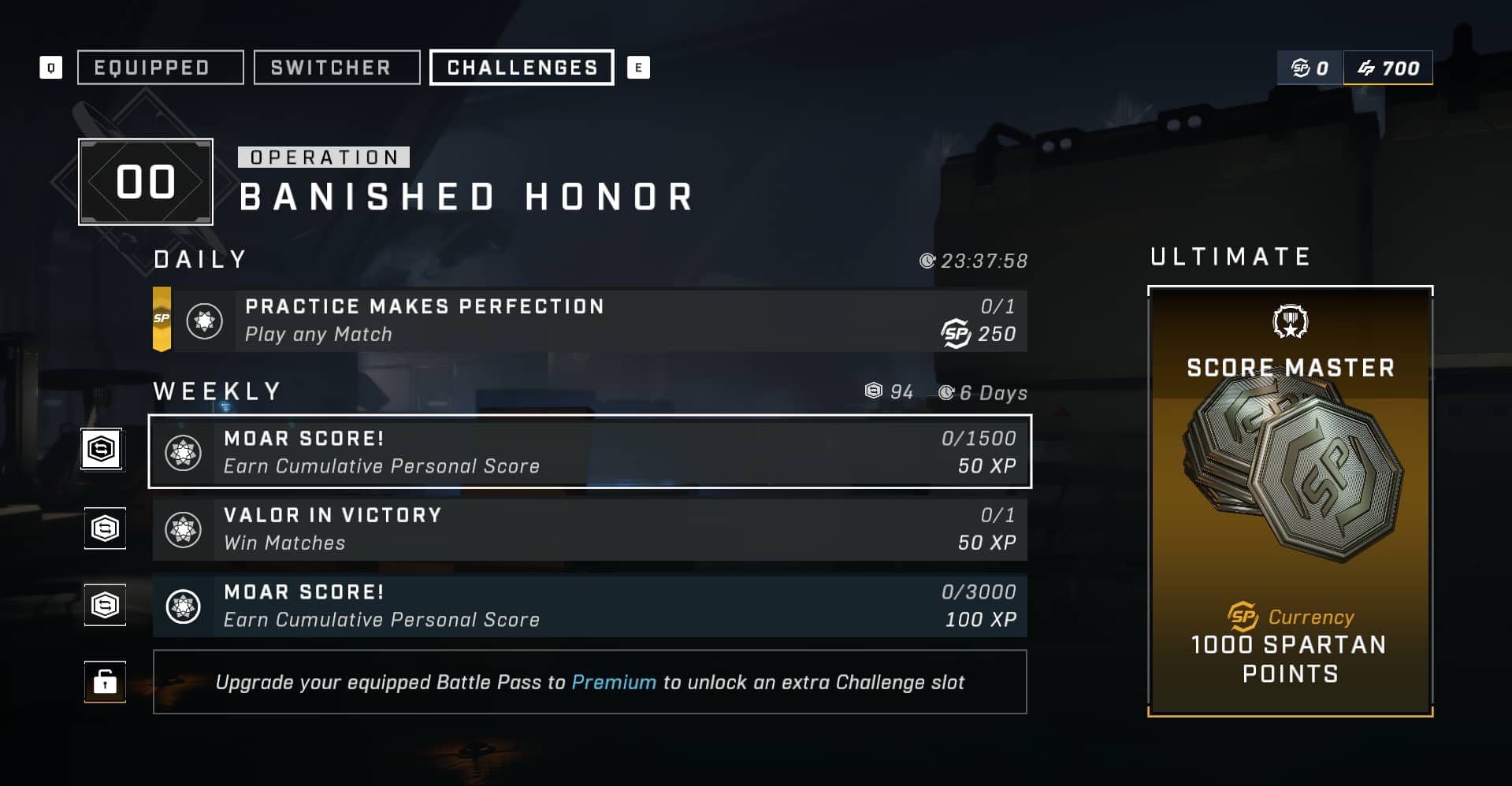Switch to the EQUIPPED tab
This screenshot has height=786, width=1512.
pos(159,68)
